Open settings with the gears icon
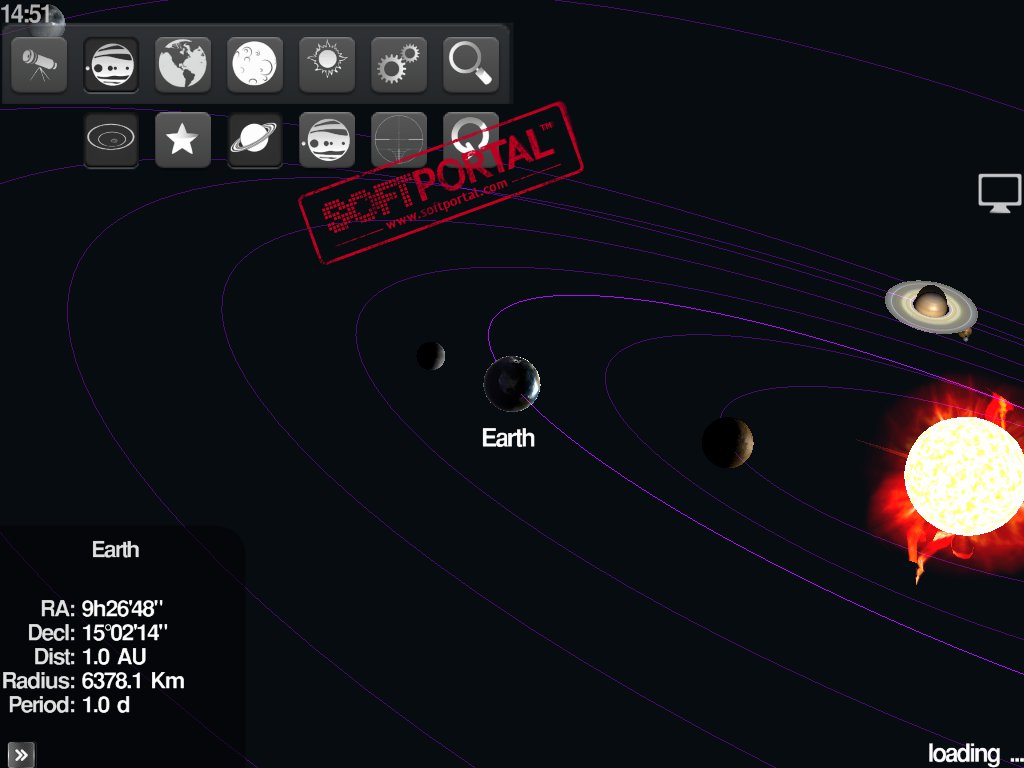The width and height of the screenshot is (1024, 768). pyautogui.click(x=399, y=65)
